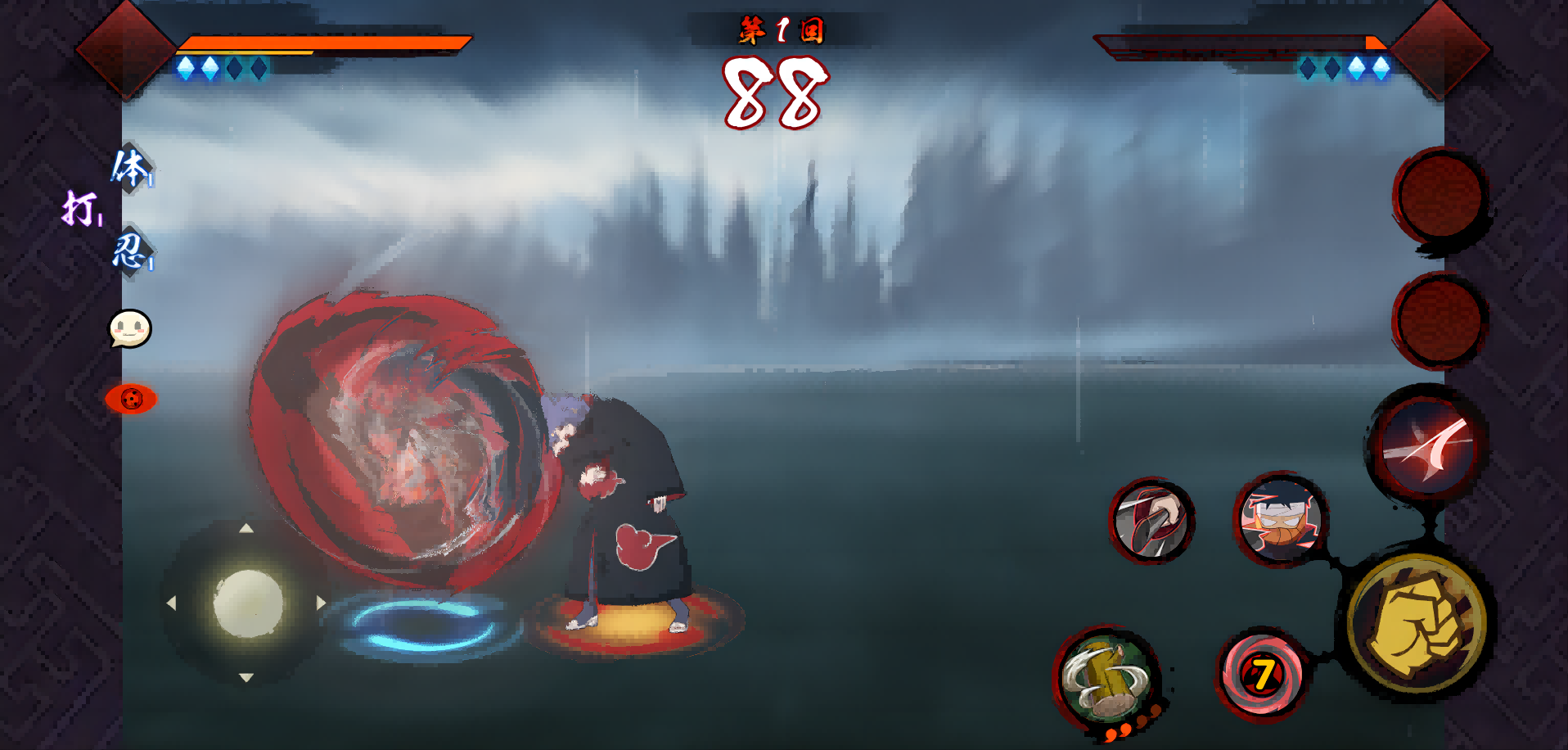Toggle the 忍 ninjutsu indicator
Screen dimensions: 1568x750
point(133,255)
